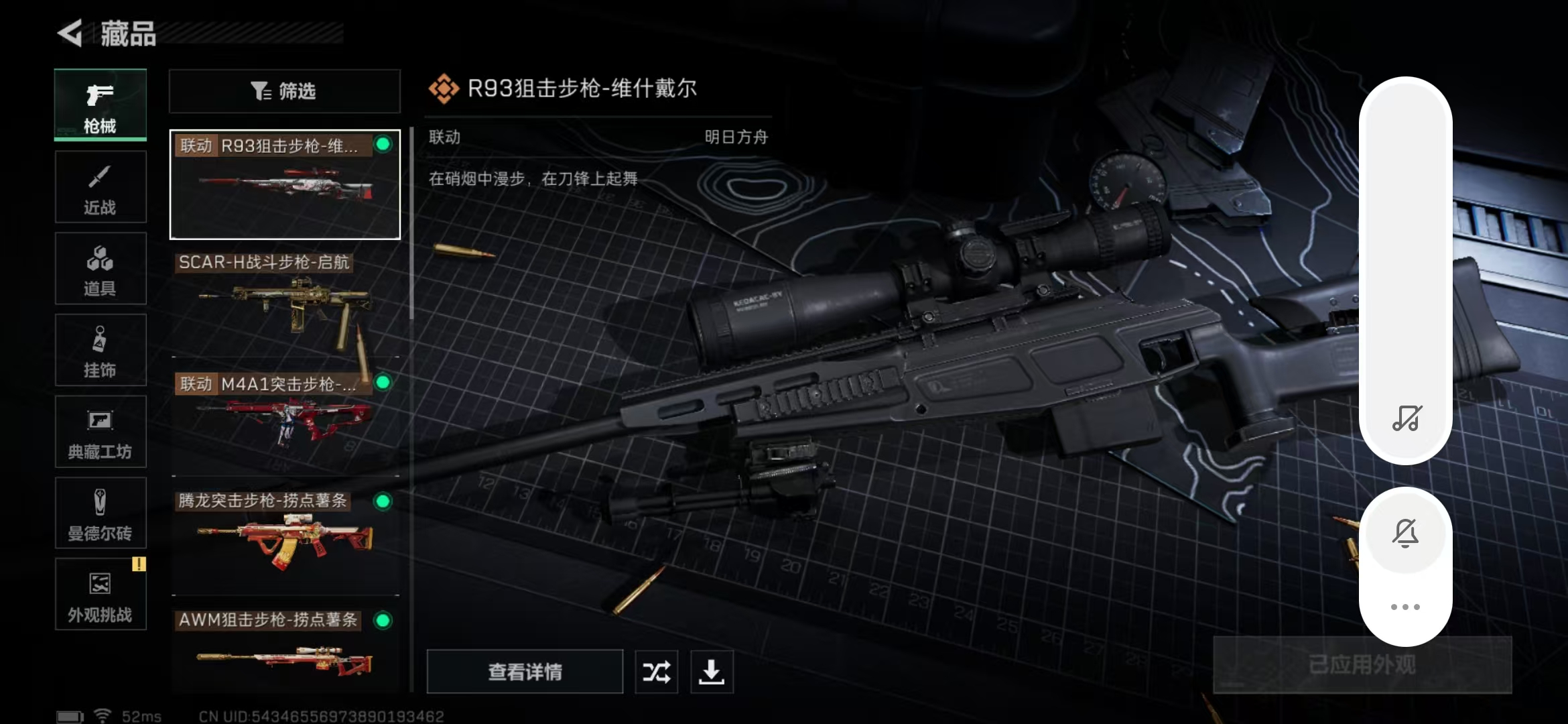Image resolution: width=1568 pixels, height=724 pixels.
Task: Switch to the 曼德尔砖 tab
Action: pos(101,514)
